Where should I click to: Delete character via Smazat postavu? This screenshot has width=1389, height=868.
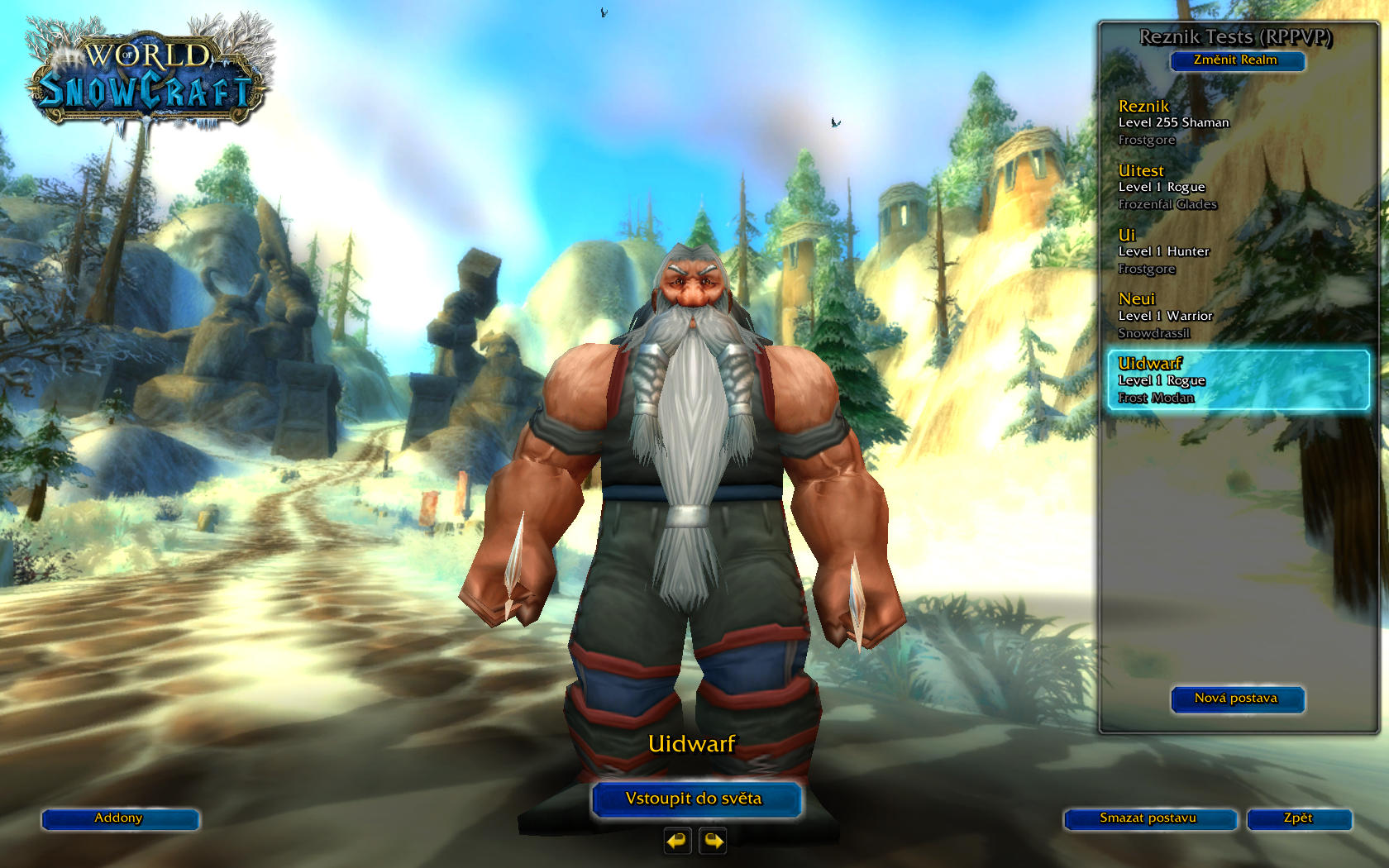point(1148,818)
